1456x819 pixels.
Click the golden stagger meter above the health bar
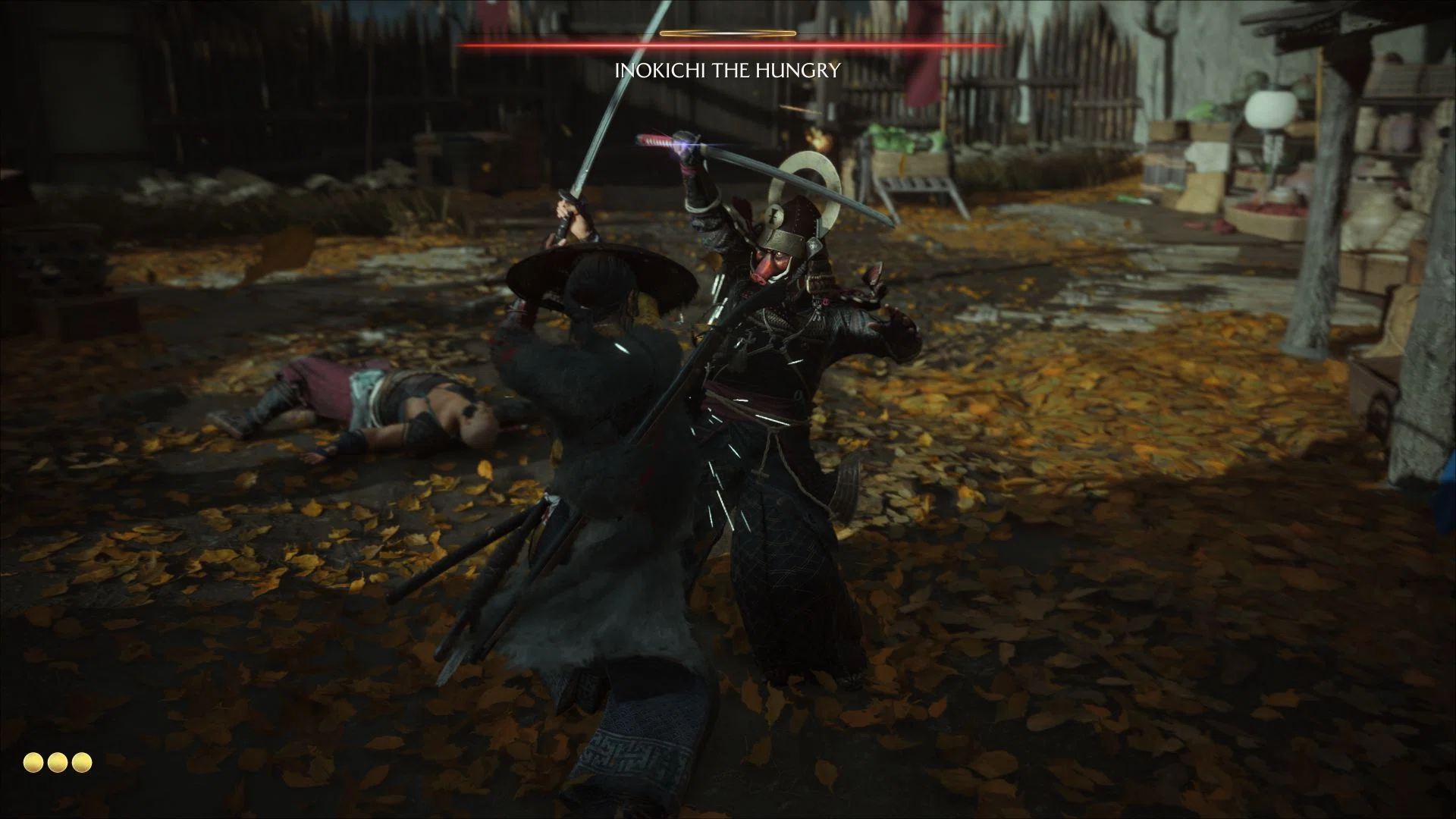(726, 33)
